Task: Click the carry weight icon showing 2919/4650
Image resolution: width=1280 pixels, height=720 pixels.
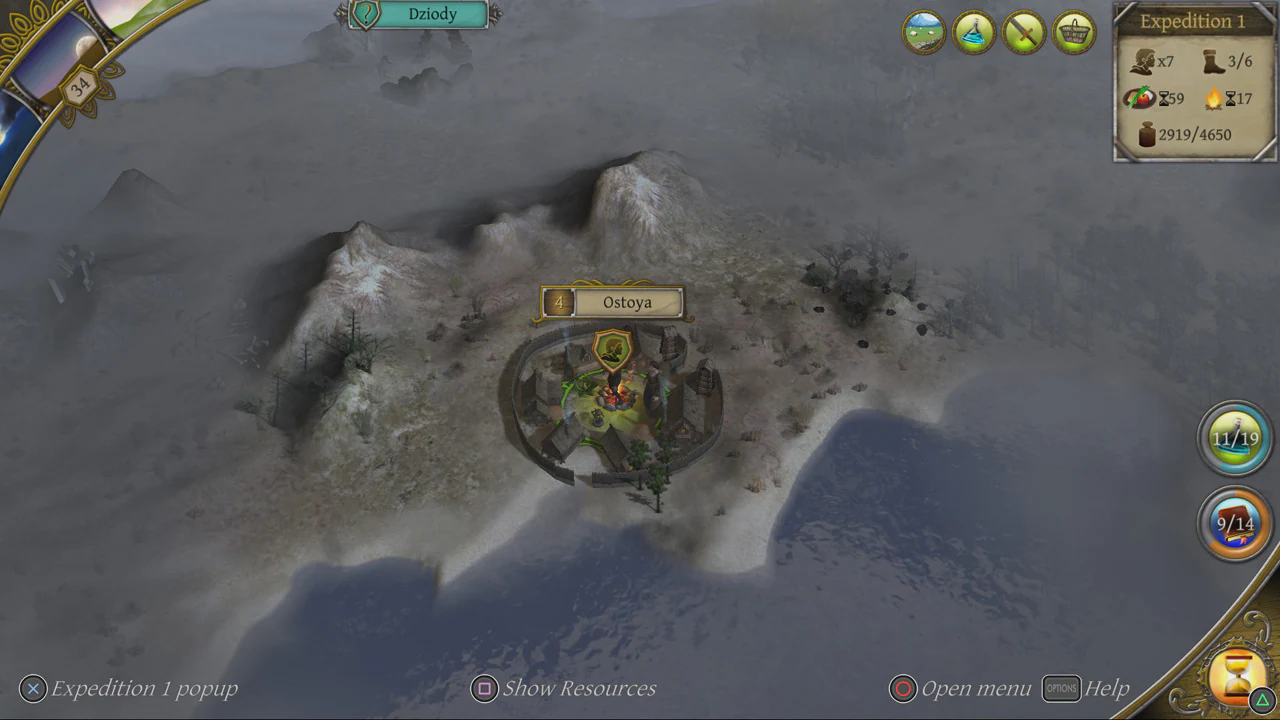Action: coord(1143,134)
